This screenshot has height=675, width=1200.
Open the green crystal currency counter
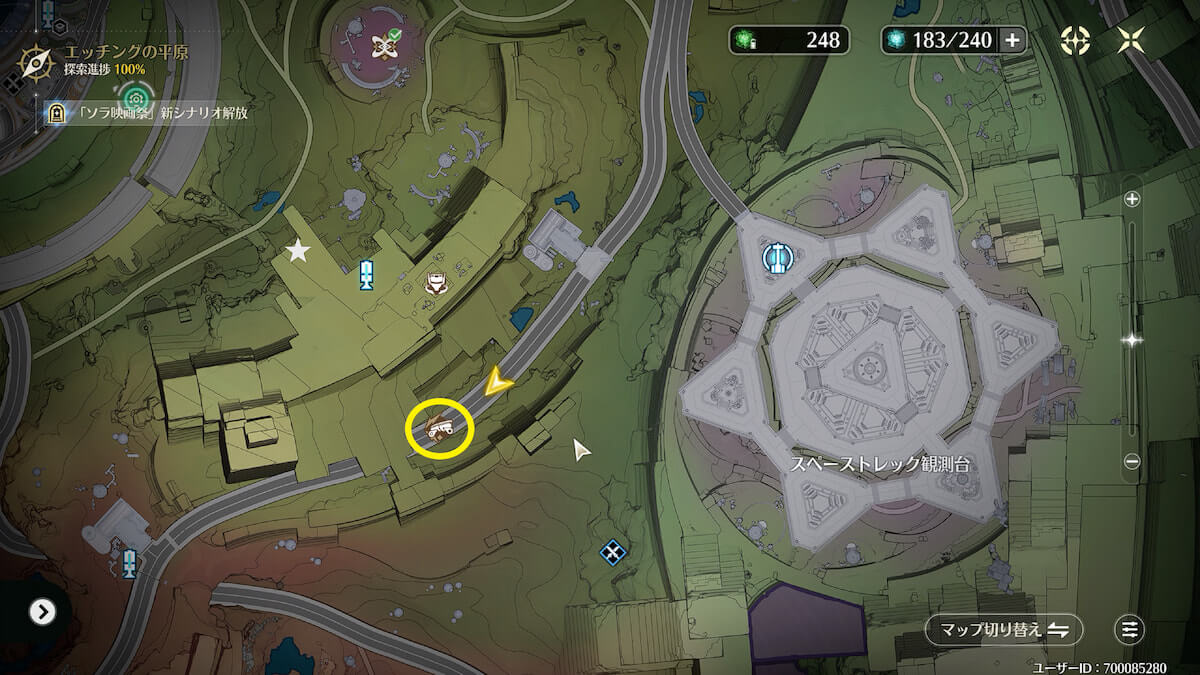pyautogui.click(x=789, y=40)
